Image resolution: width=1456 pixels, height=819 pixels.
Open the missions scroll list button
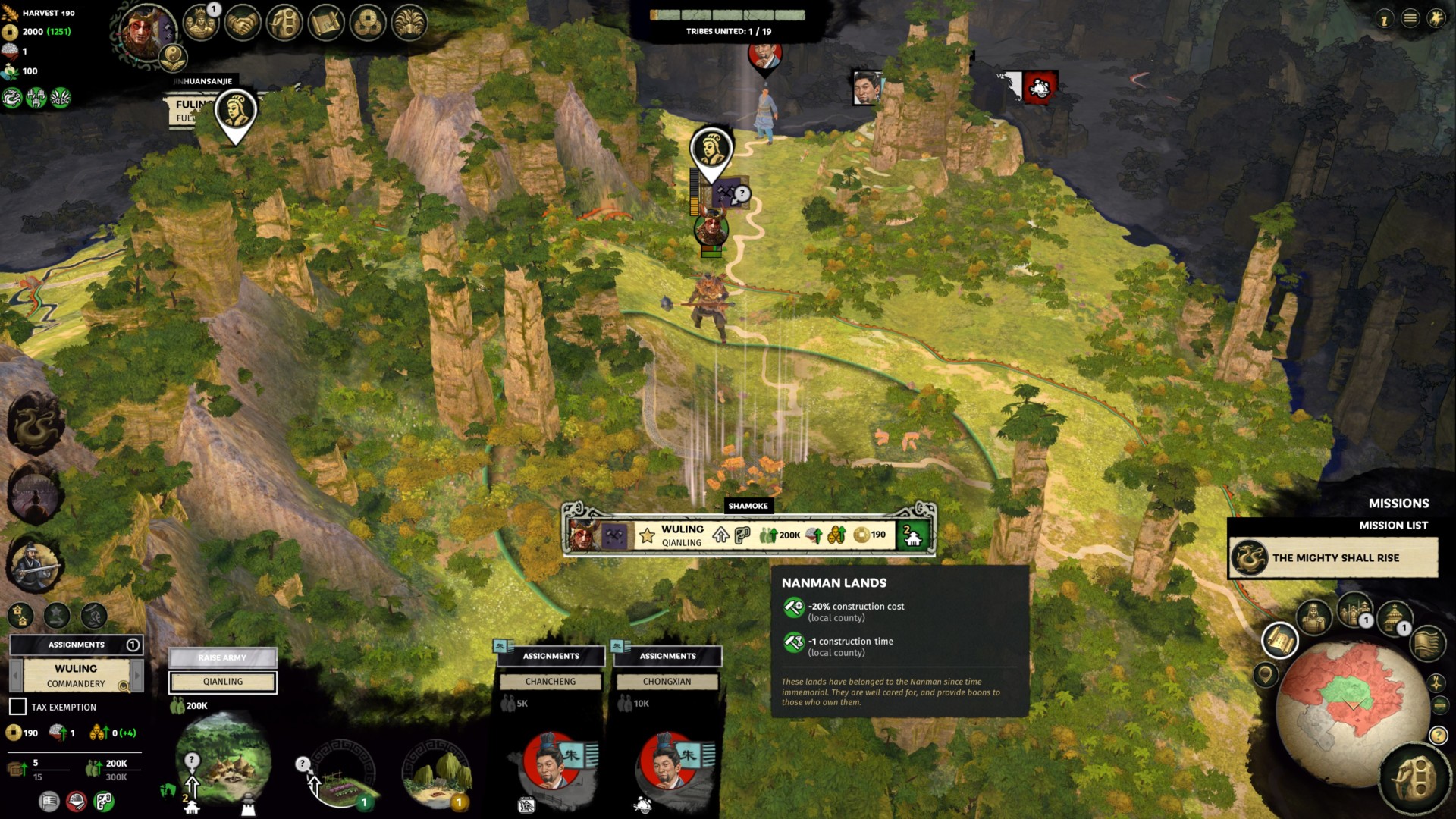point(1280,641)
